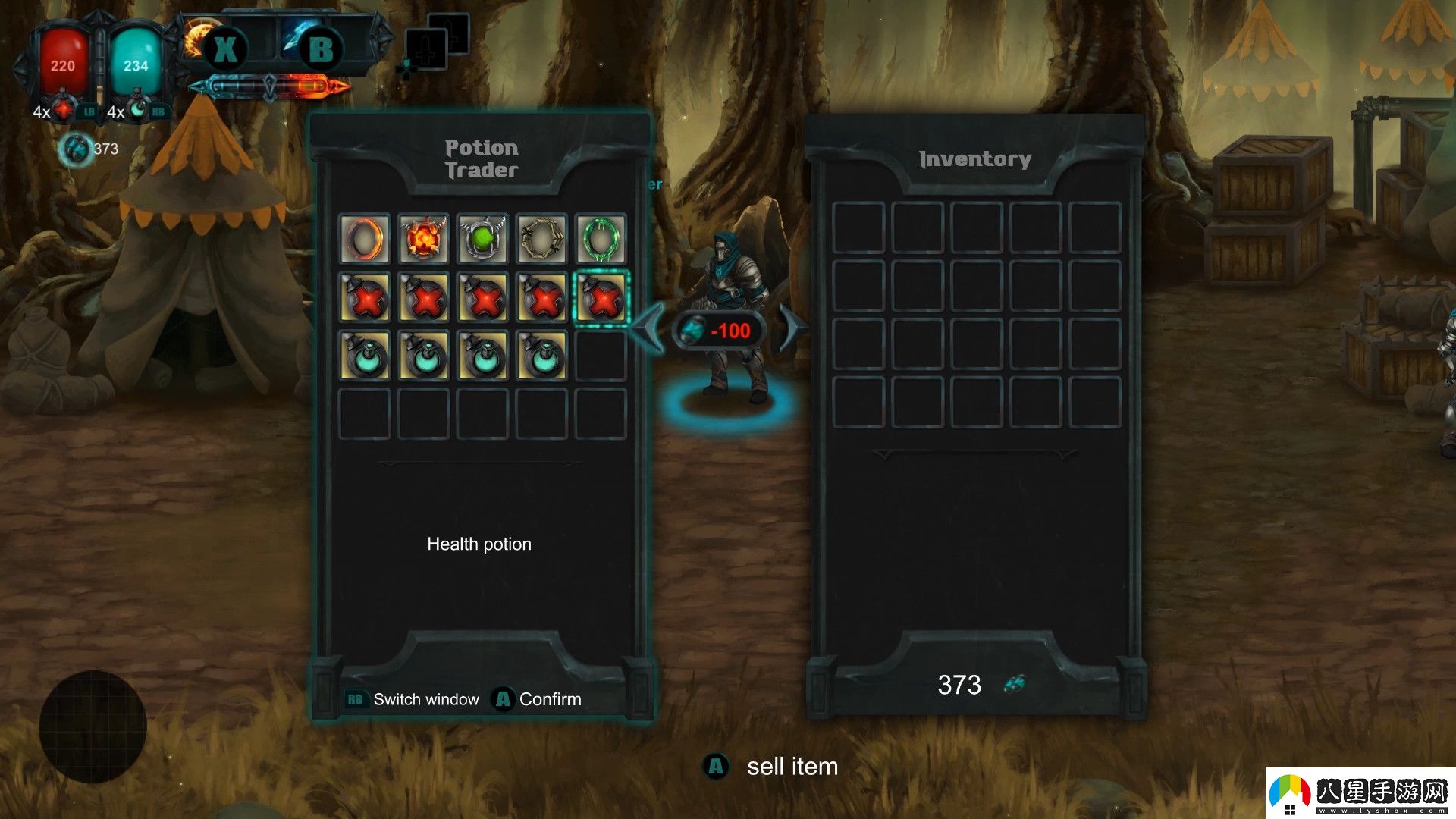The height and width of the screenshot is (819, 1456).
Task: Select the plain orange ring slot
Action: coord(364,239)
